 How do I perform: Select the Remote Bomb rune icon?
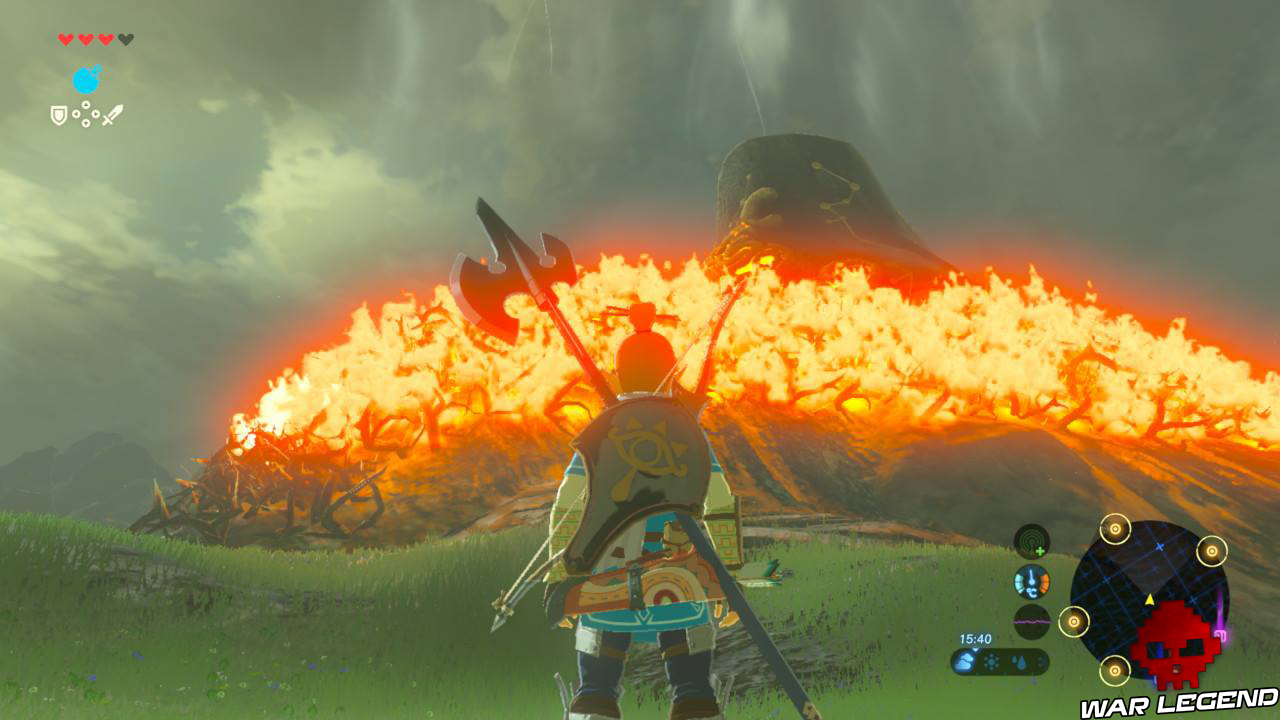(87, 80)
